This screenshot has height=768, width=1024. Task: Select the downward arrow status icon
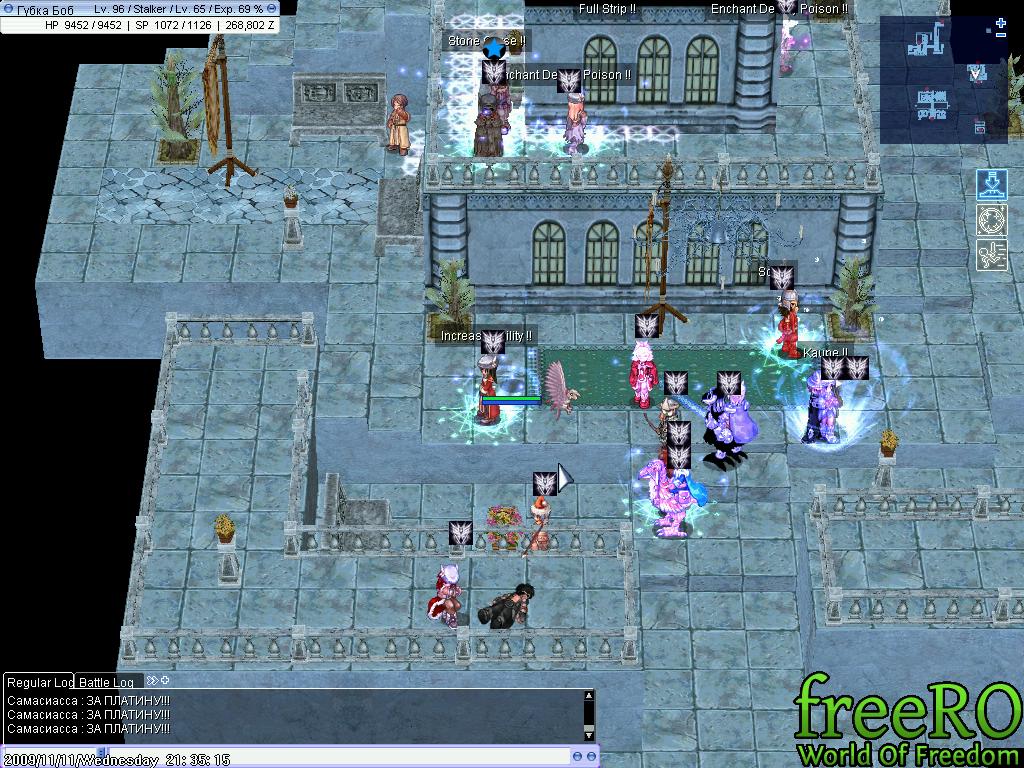991,186
